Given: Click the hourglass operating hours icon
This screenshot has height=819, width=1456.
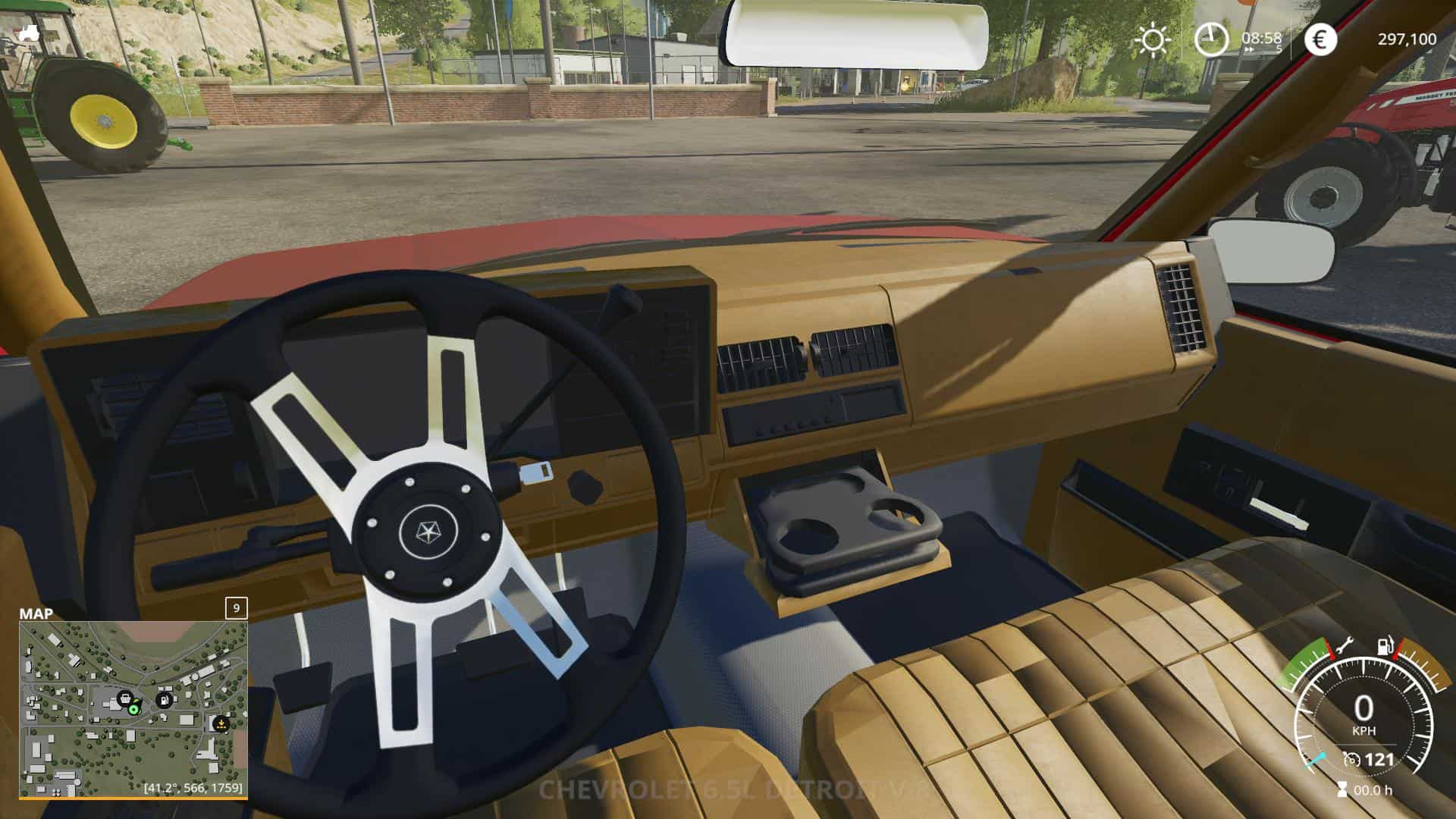Looking at the screenshot, I should (1343, 789).
